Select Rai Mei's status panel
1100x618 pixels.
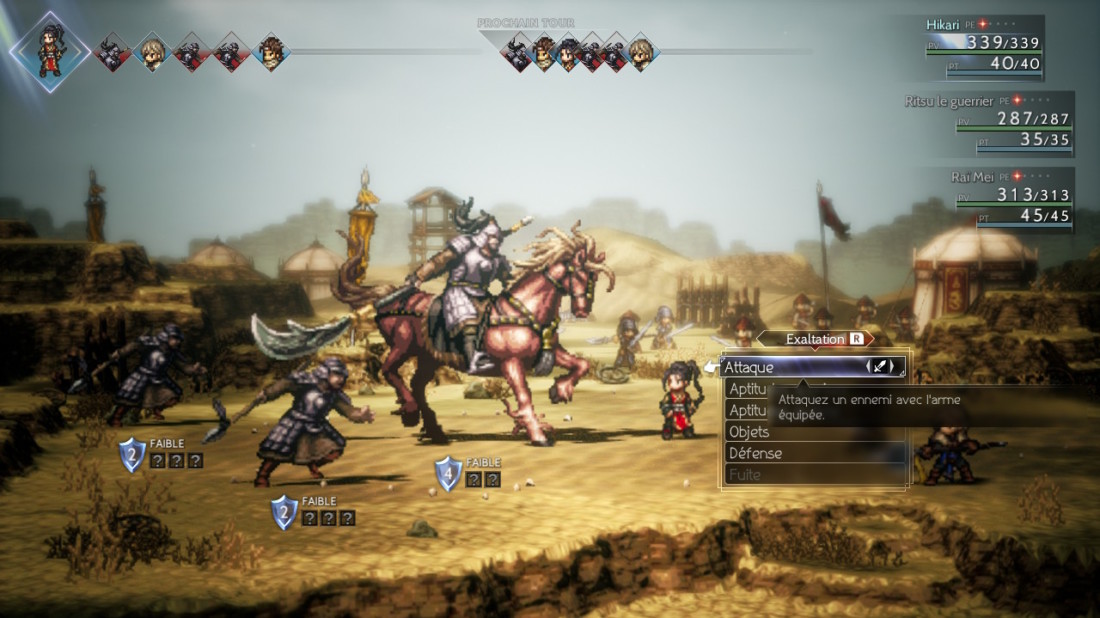coord(1009,198)
